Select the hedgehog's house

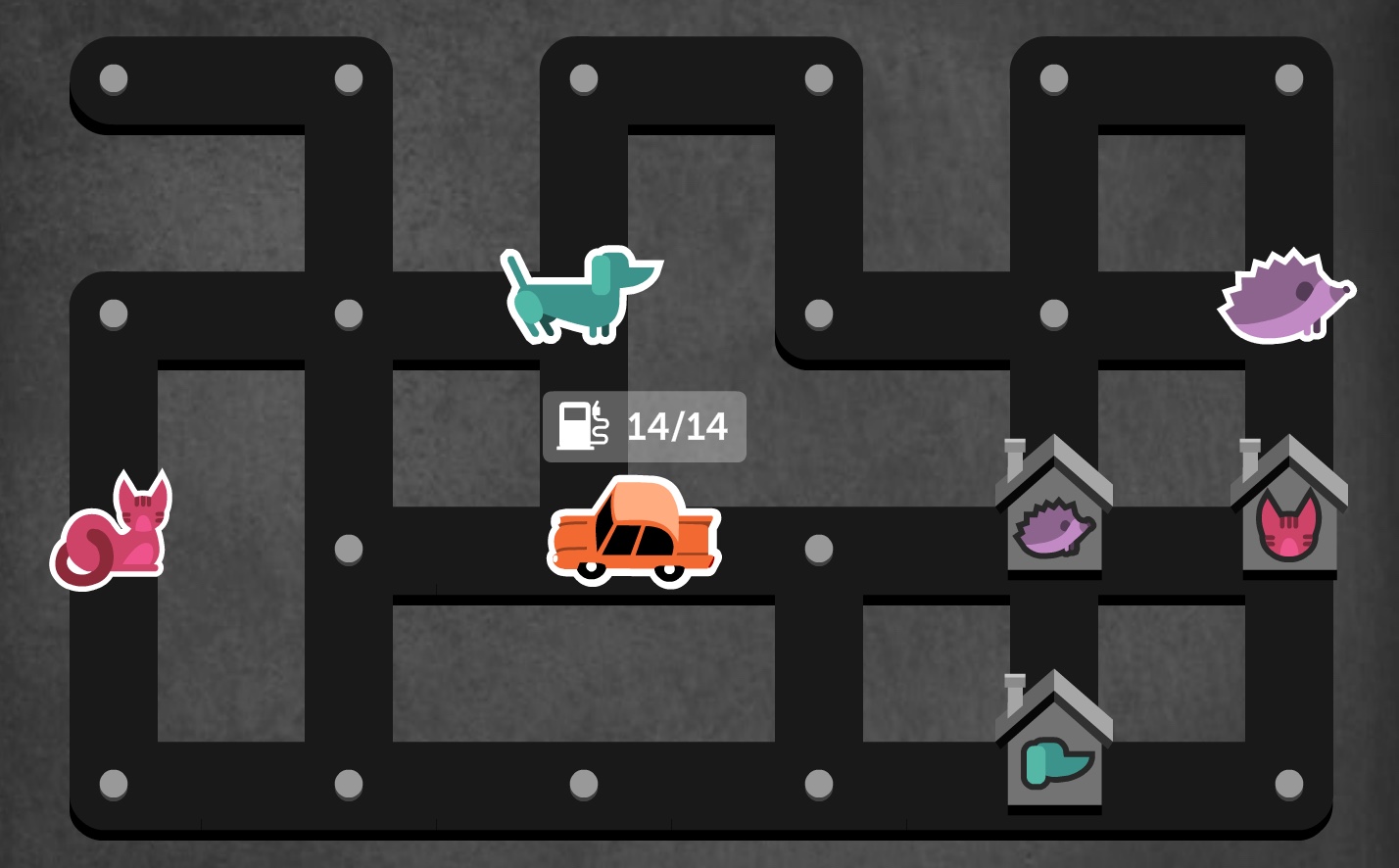pyautogui.click(x=1054, y=511)
